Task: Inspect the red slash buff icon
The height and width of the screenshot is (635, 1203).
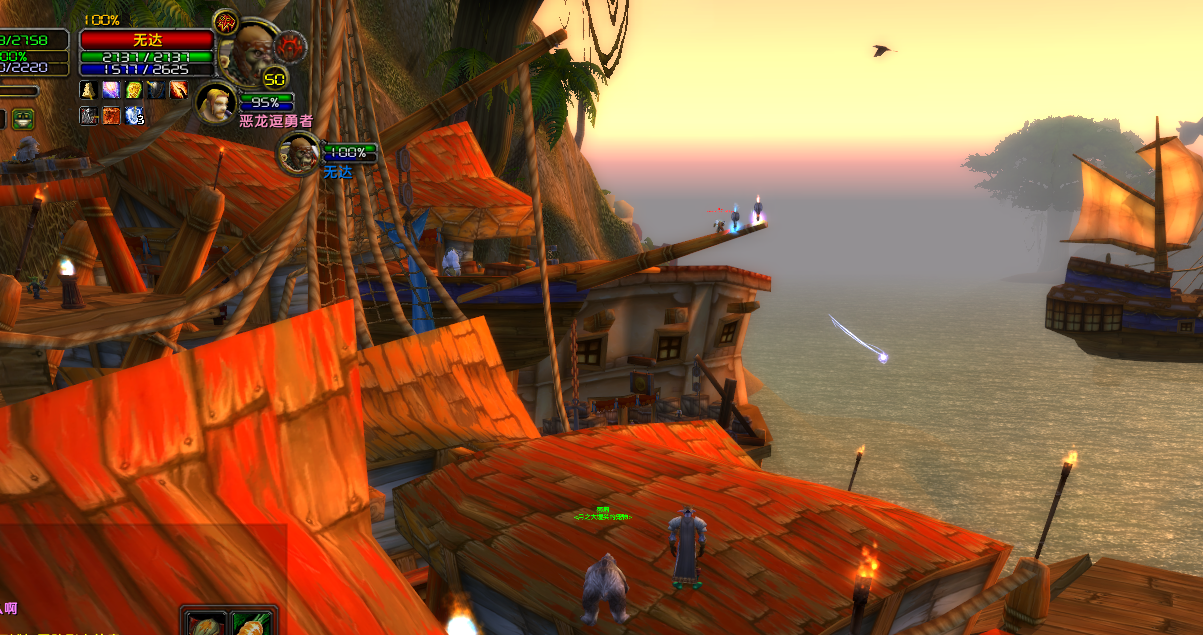Action: point(178,90)
